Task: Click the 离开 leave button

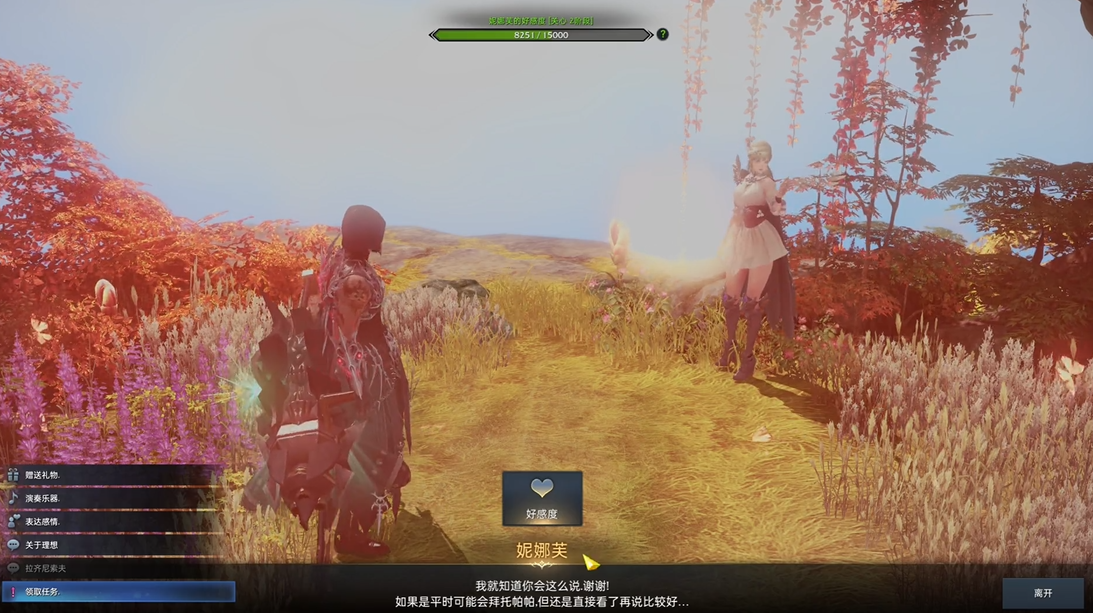Action: pos(1043,593)
